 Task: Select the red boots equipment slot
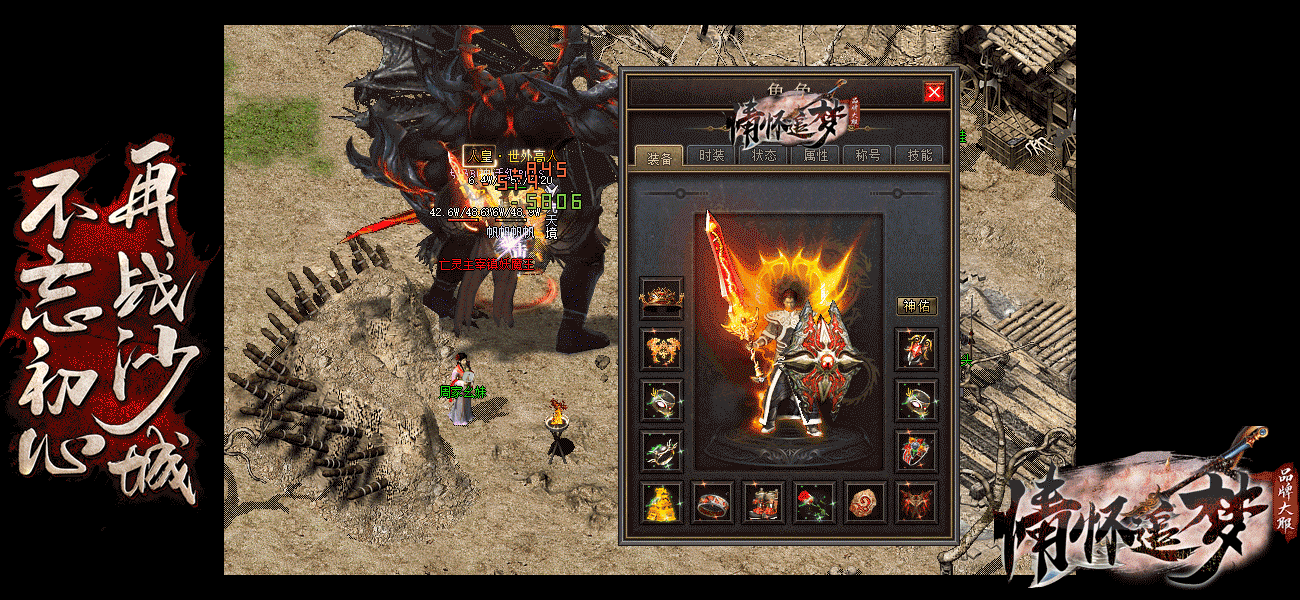tap(764, 502)
